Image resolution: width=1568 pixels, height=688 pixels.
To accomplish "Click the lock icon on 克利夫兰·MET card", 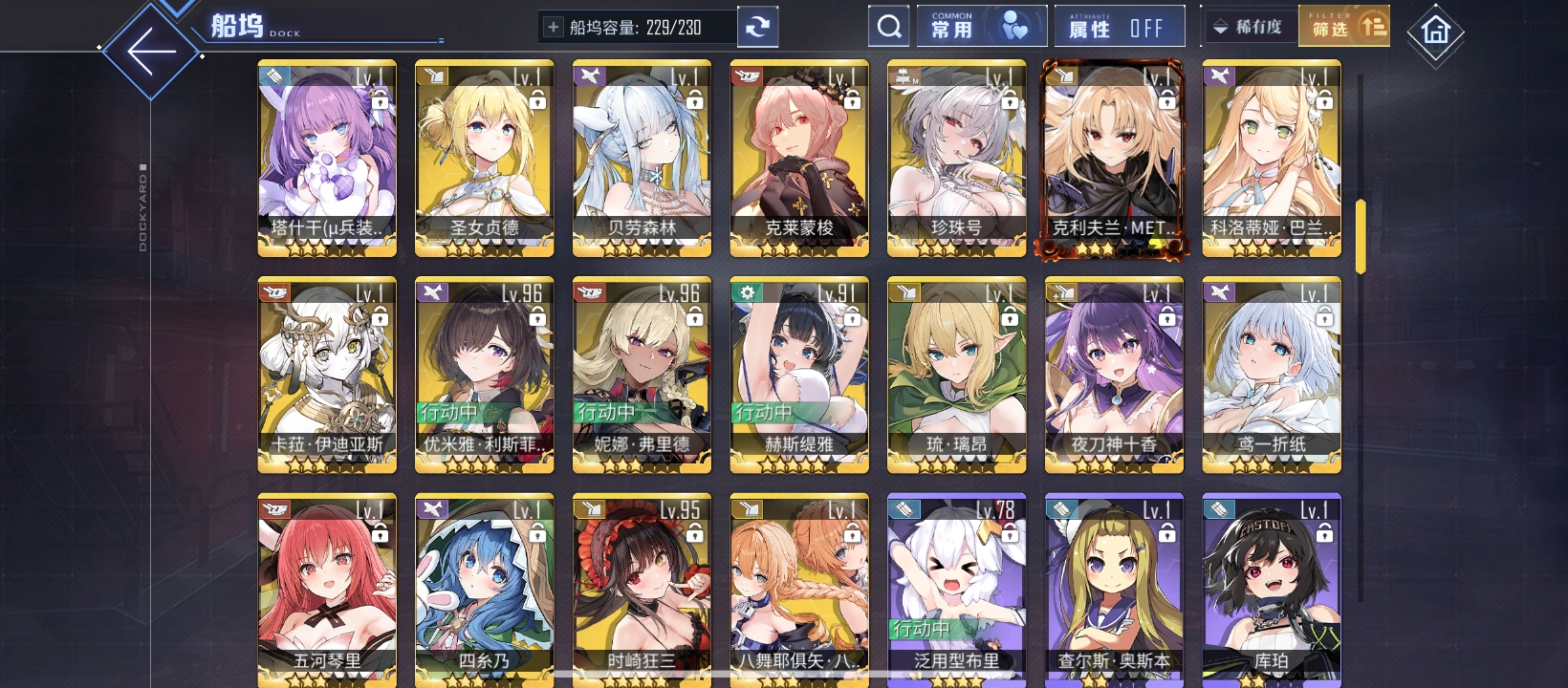I will coord(1166,103).
